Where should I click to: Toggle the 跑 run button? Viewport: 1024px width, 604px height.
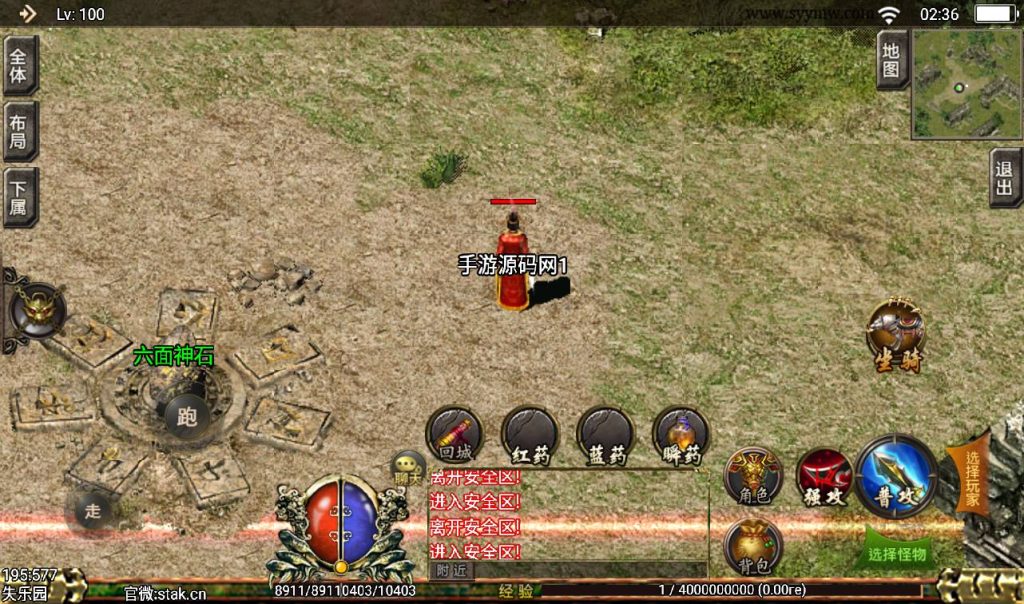(x=187, y=416)
